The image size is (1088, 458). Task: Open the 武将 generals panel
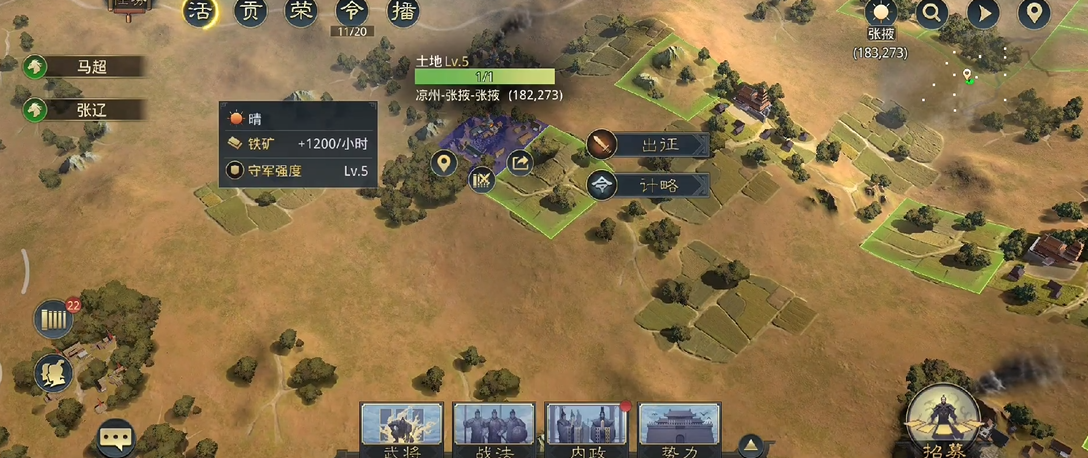pos(401,428)
